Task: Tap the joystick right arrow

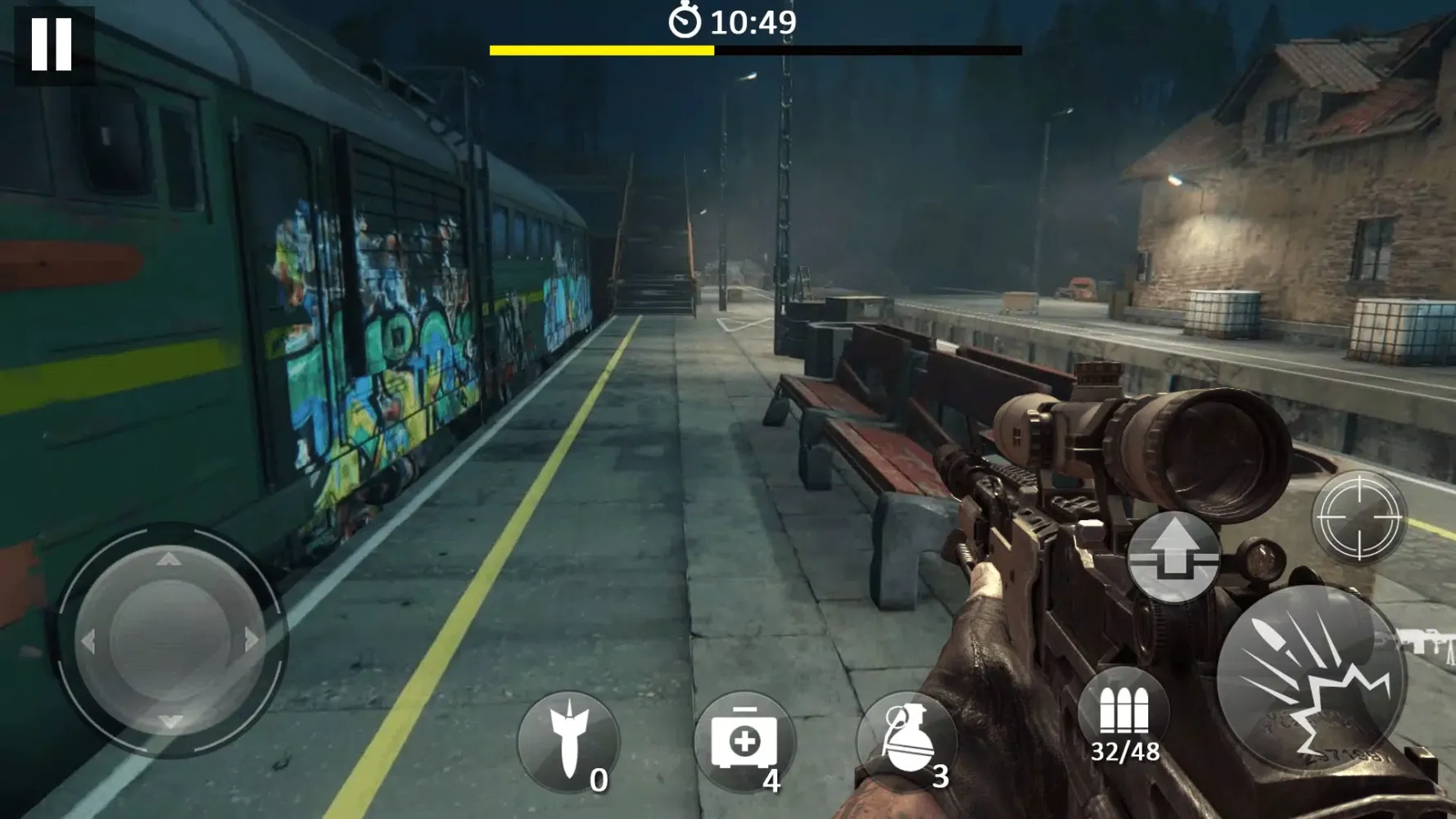Action: (250, 639)
